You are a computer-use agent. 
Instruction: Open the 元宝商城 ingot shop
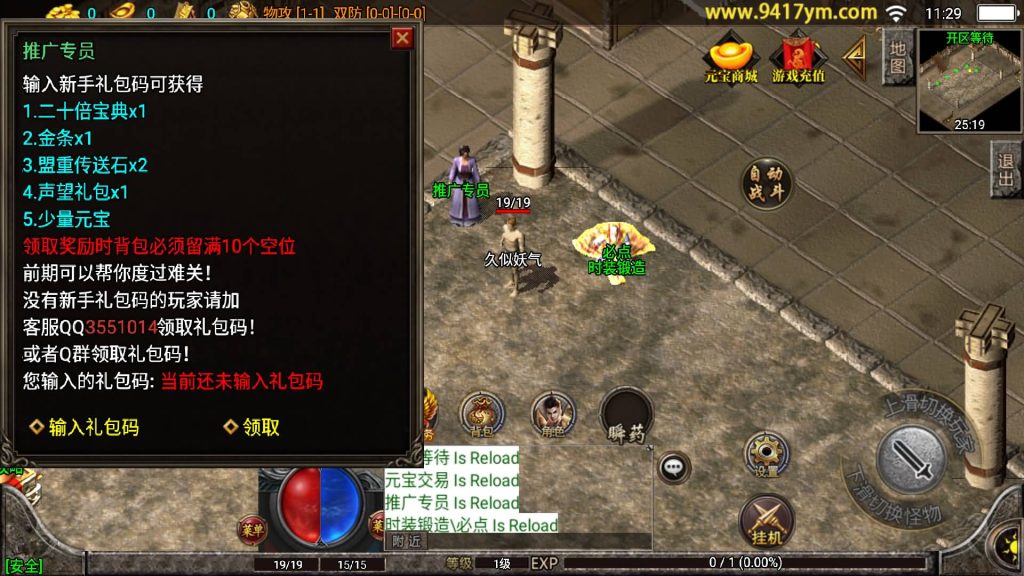click(x=731, y=58)
